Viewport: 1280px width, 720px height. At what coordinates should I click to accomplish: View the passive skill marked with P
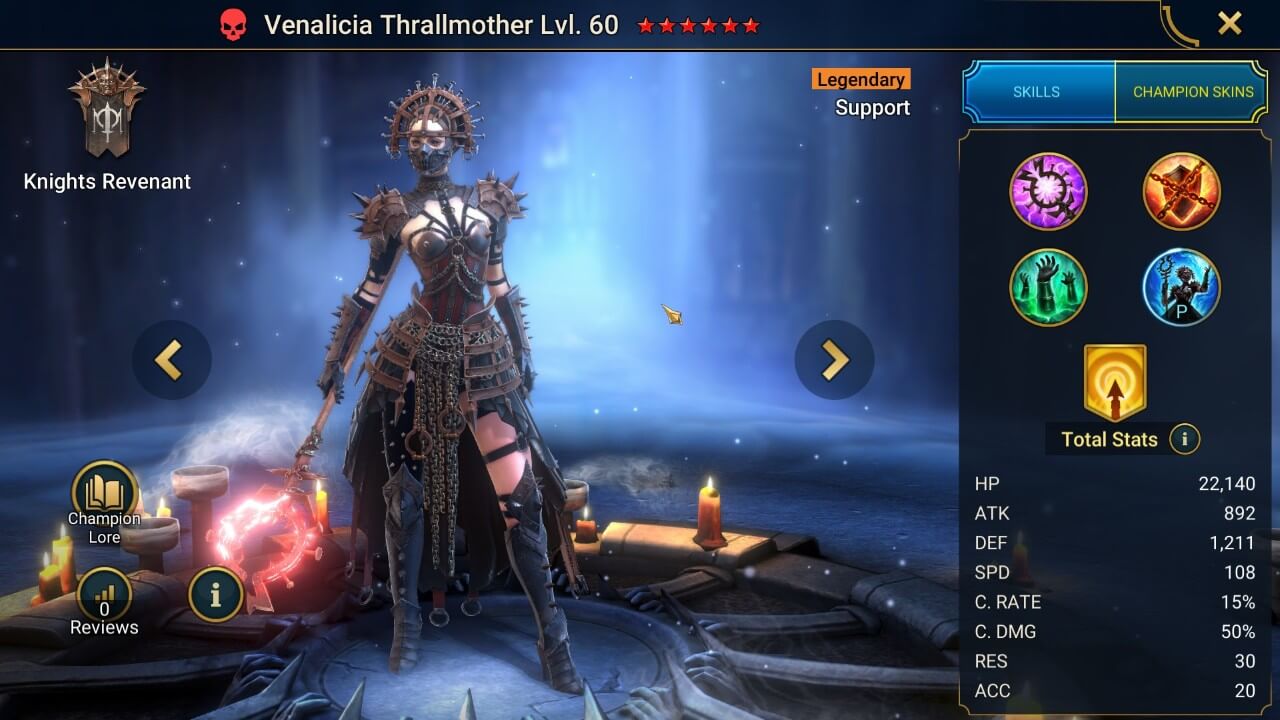click(x=1181, y=287)
